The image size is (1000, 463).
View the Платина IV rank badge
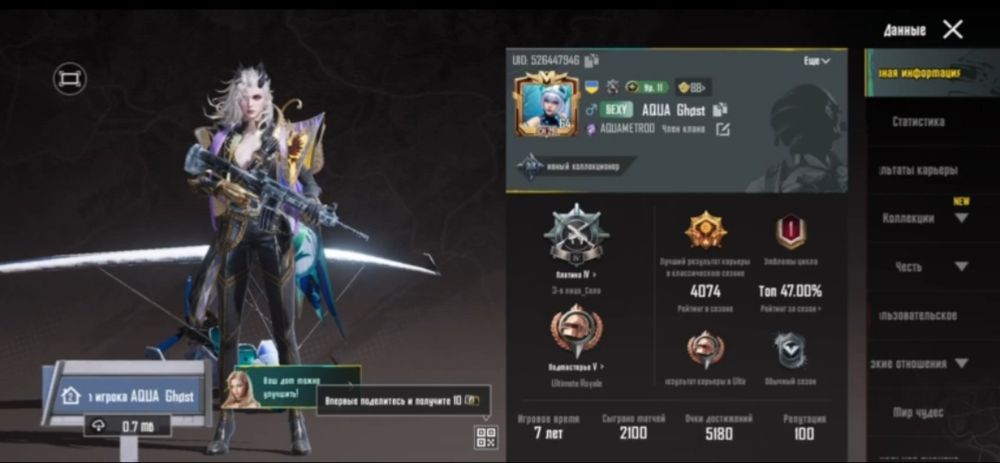click(575, 233)
